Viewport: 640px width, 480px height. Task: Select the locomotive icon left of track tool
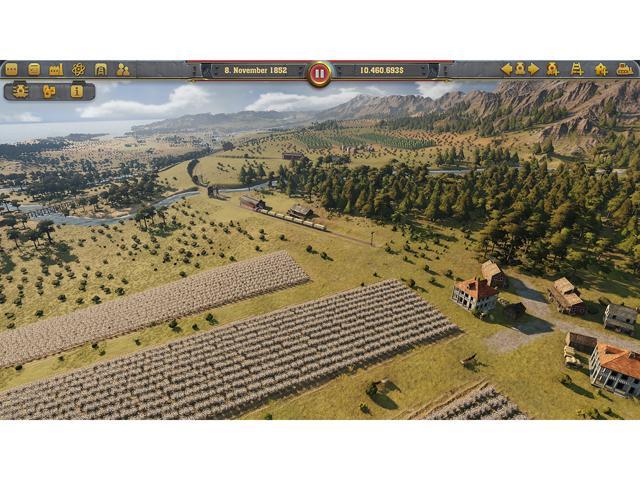553,69
